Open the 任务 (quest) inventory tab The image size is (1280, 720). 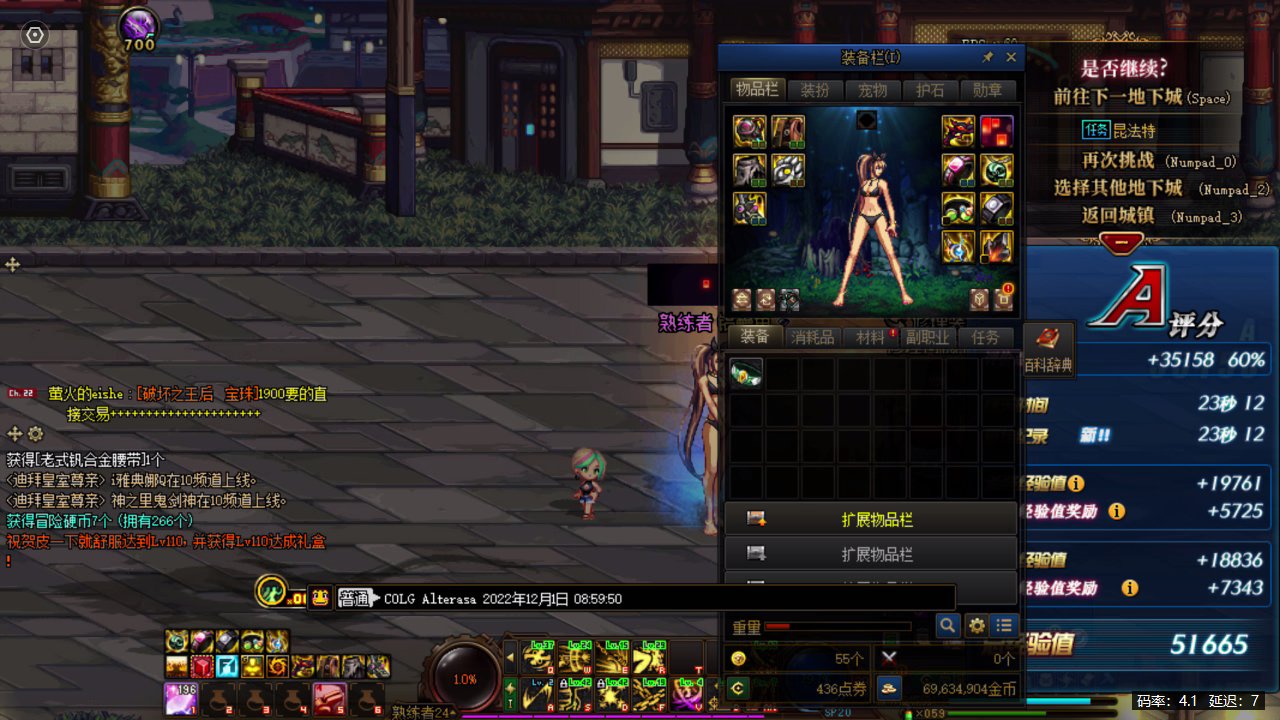click(x=985, y=337)
